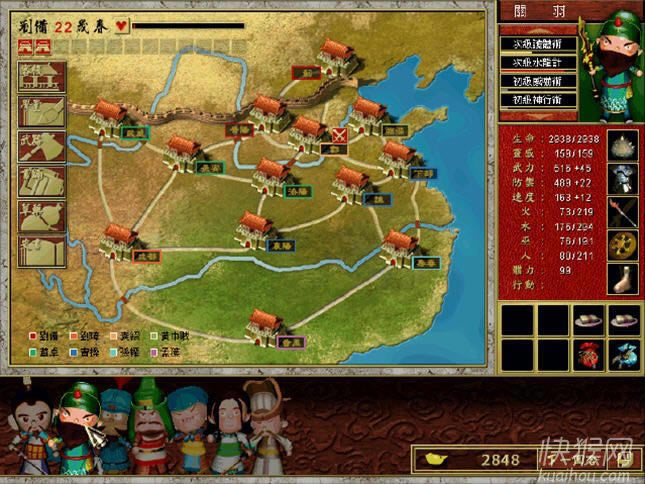
Task: Select the equipped boots slot
Action: pyautogui.click(x=625, y=277)
